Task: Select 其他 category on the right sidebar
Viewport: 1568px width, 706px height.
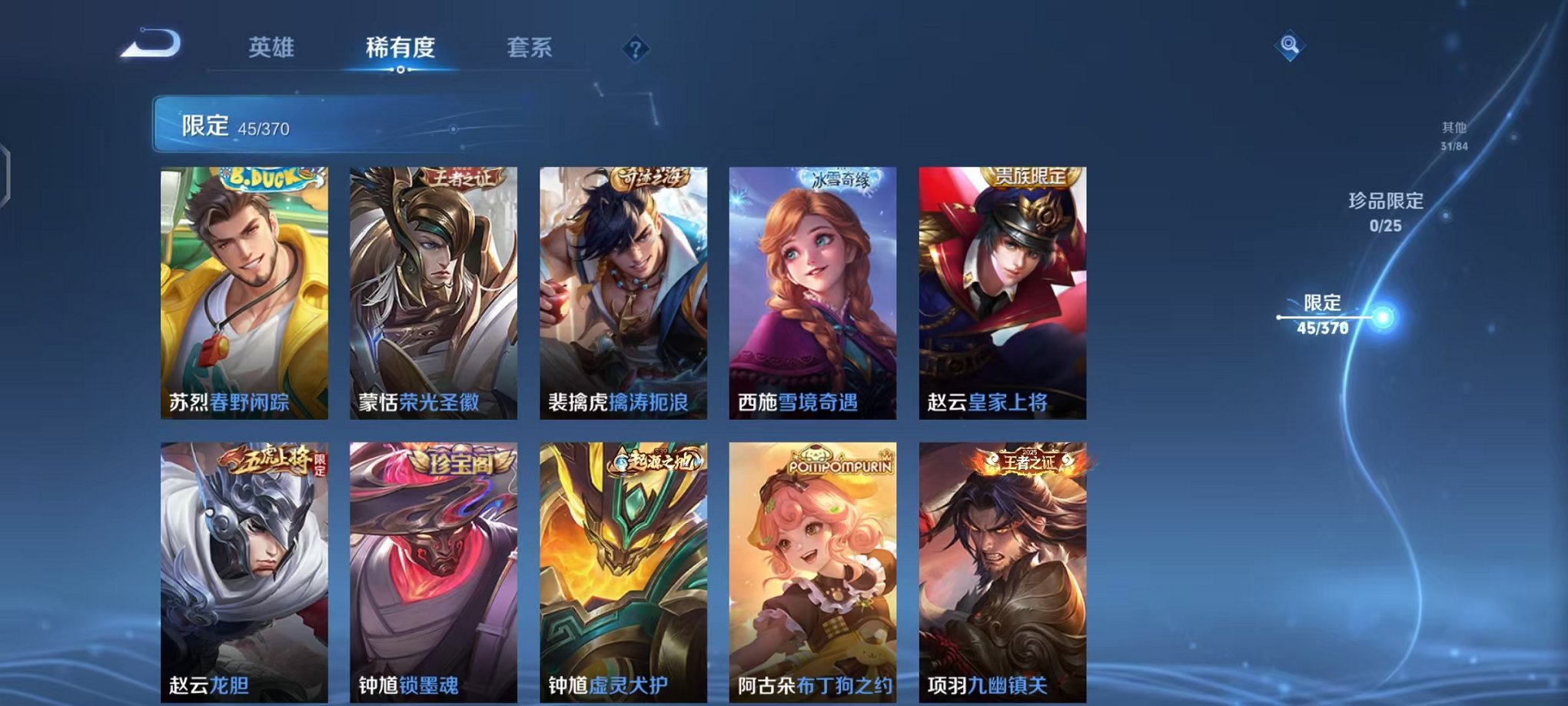Action: tap(1453, 134)
